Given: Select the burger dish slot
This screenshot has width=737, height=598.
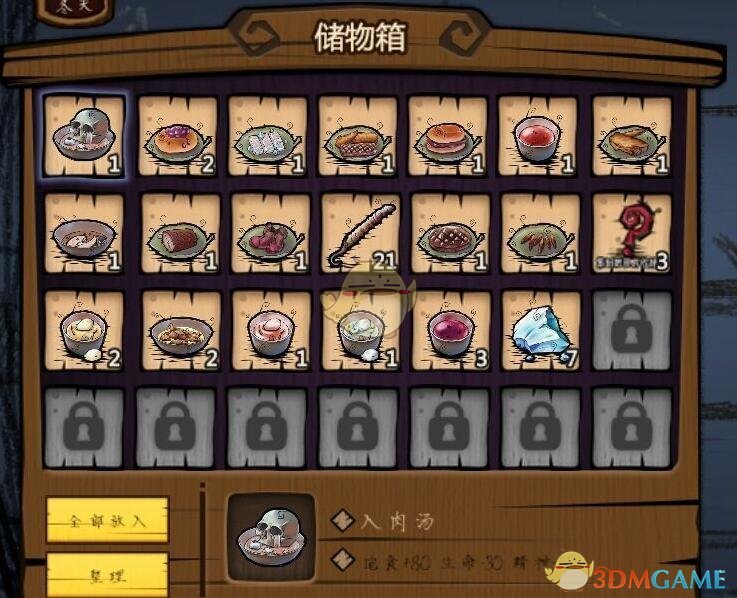Looking at the screenshot, I should (447, 137).
